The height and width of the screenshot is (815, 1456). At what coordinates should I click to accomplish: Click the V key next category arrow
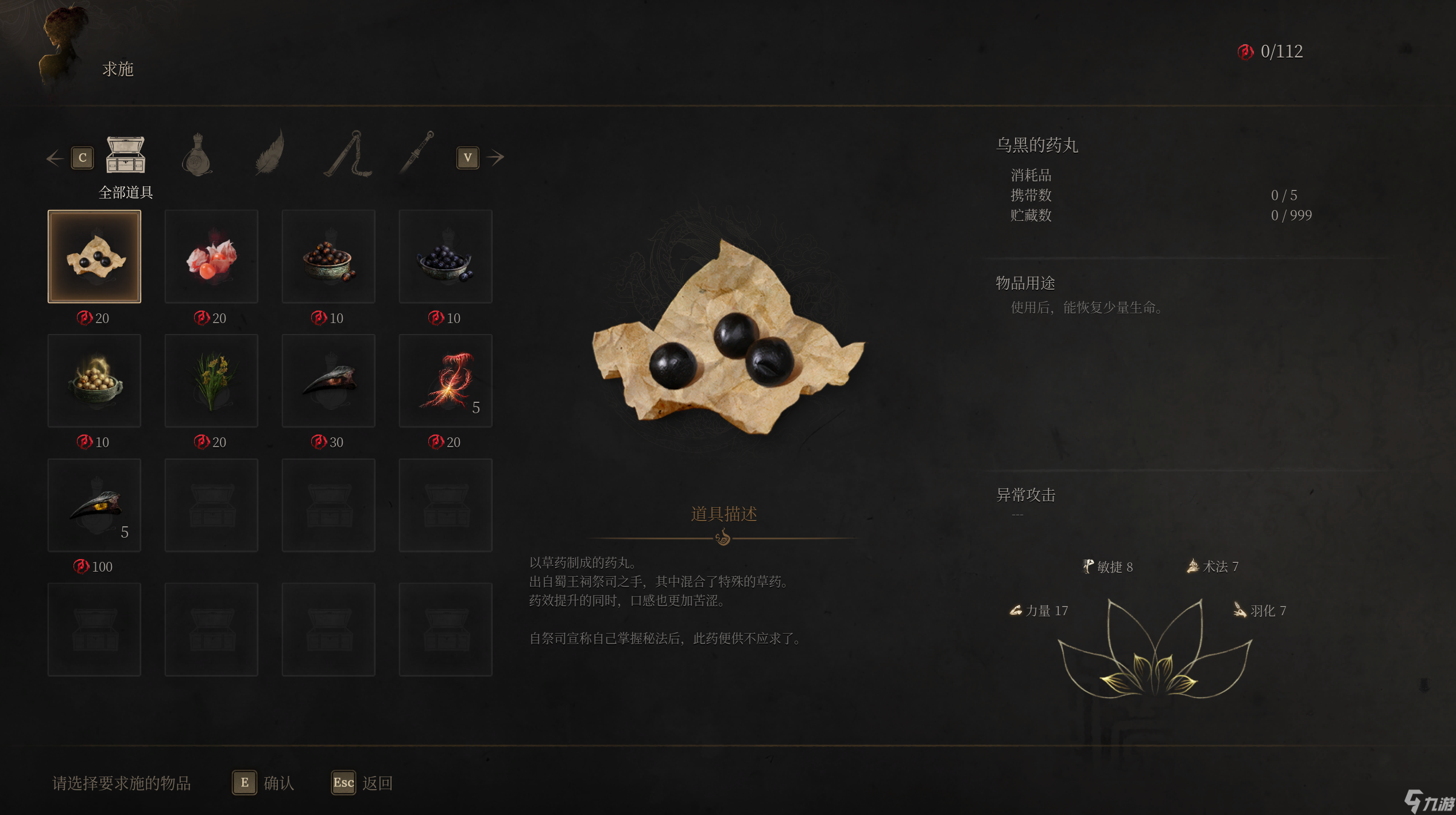[x=468, y=158]
